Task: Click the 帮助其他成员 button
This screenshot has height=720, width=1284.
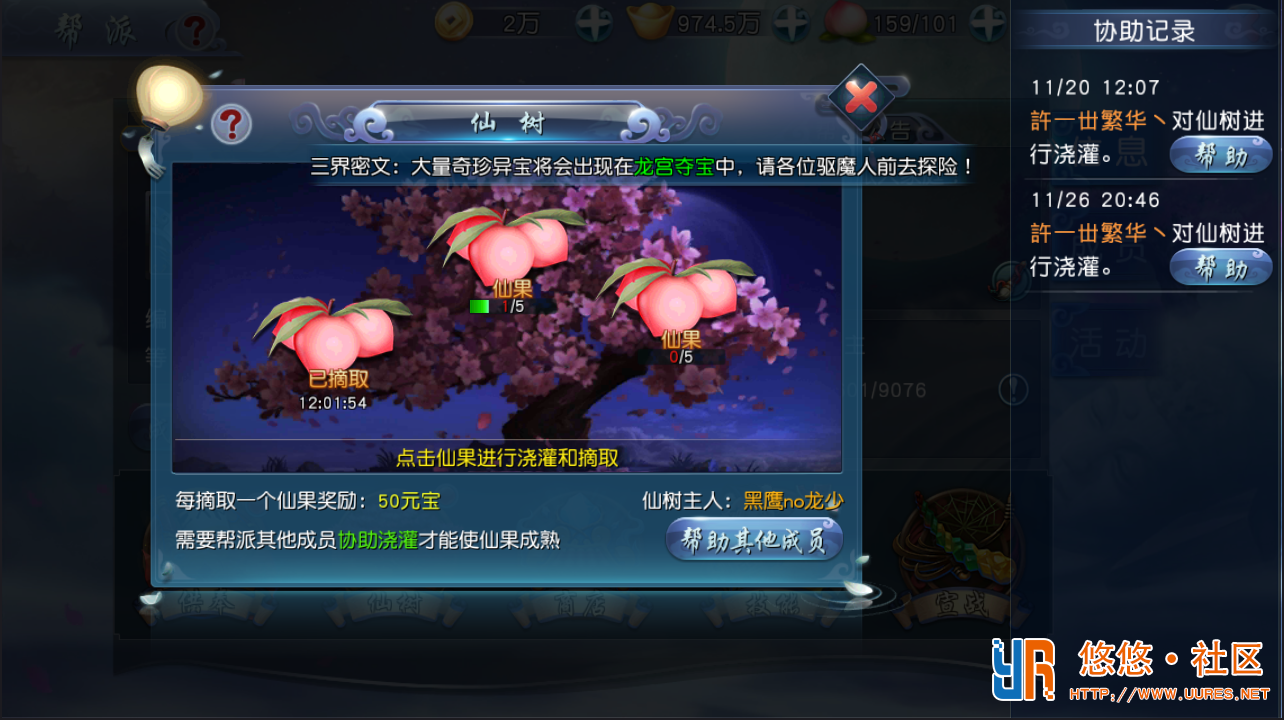Action: [754, 540]
